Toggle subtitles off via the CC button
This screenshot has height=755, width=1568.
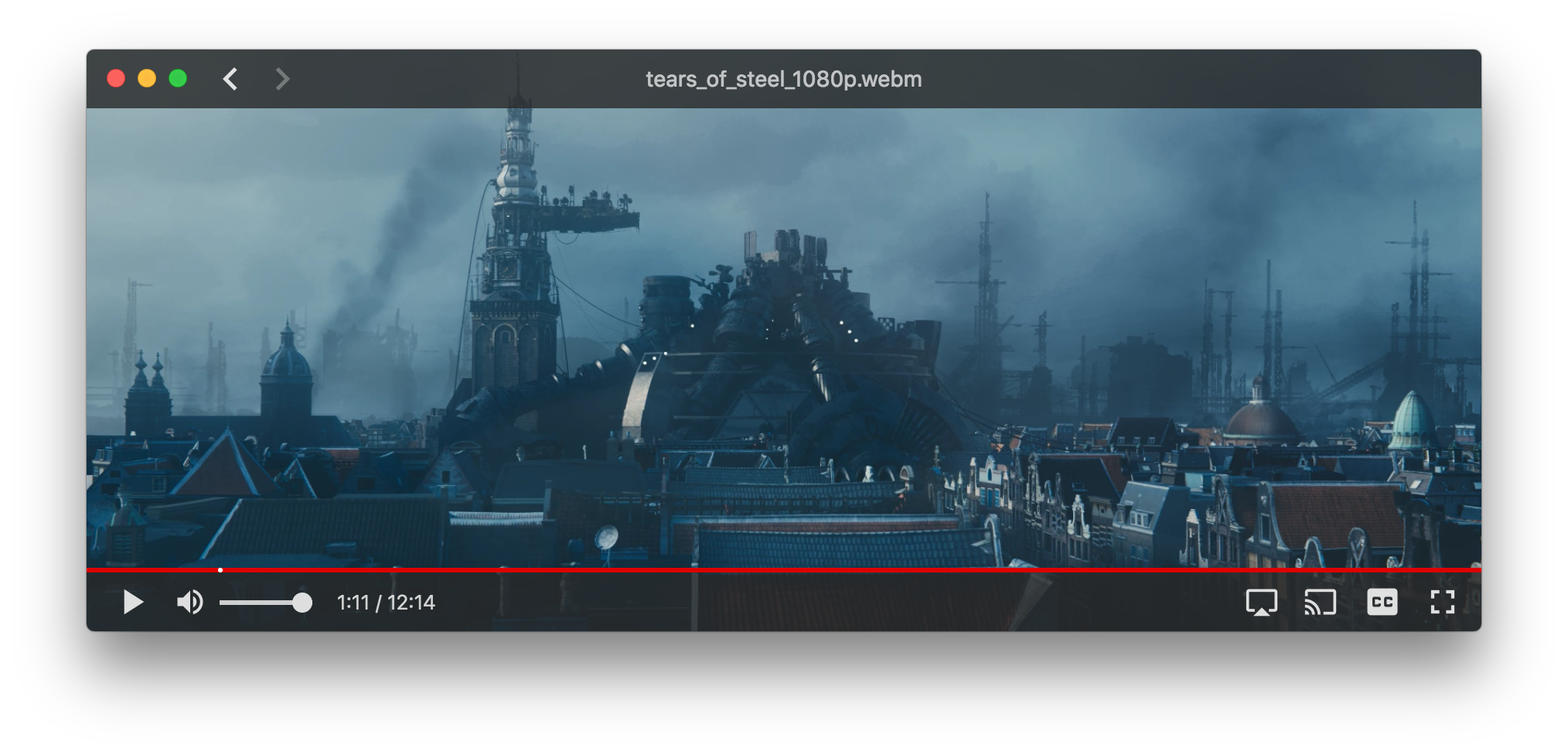tap(1383, 602)
